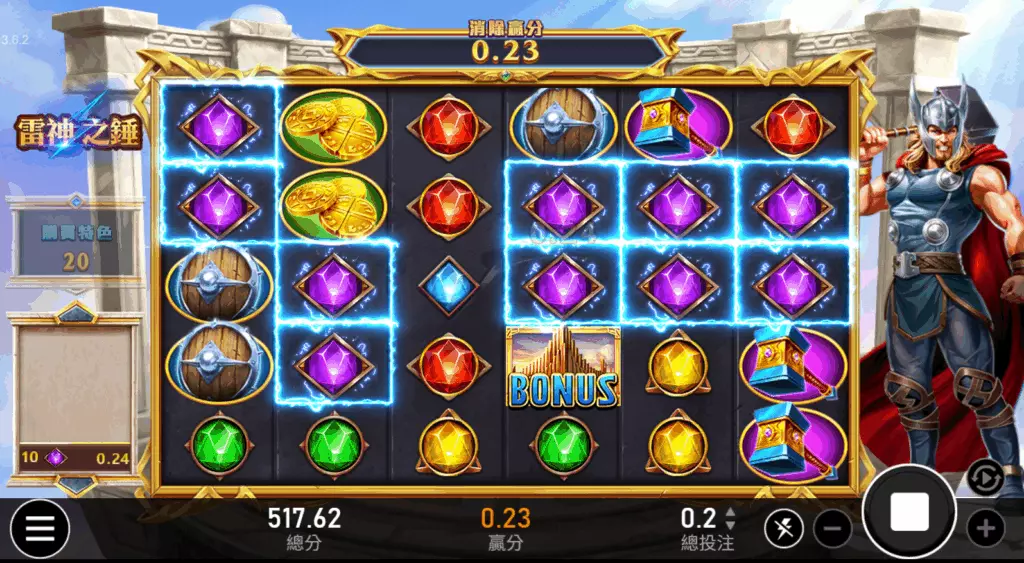Increase the total bet with plus
The height and width of the screenshot is (563, 1024).
pyautogui.click(x=985, y=528)
